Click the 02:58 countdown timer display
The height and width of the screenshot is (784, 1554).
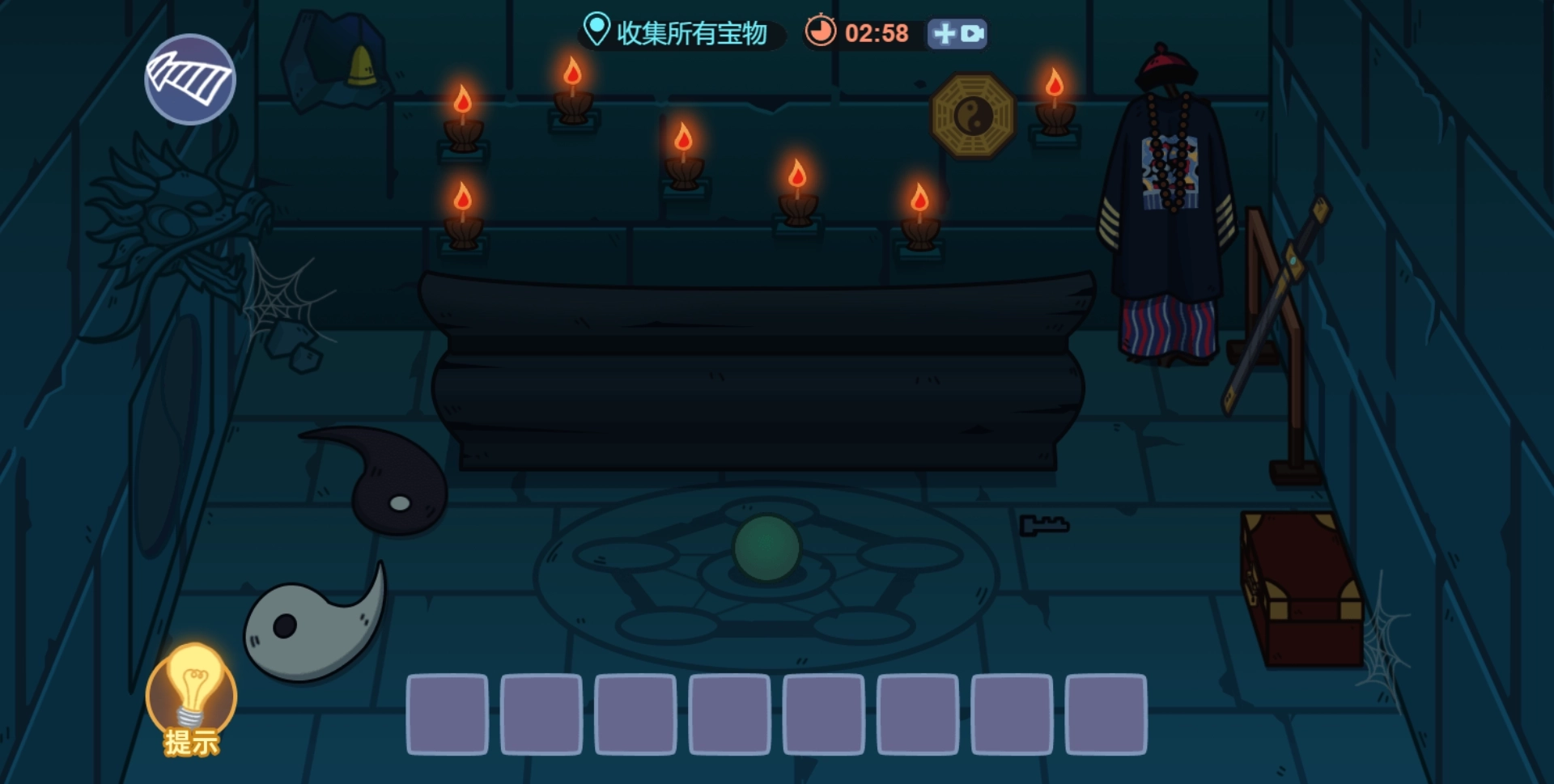[877, 34]
